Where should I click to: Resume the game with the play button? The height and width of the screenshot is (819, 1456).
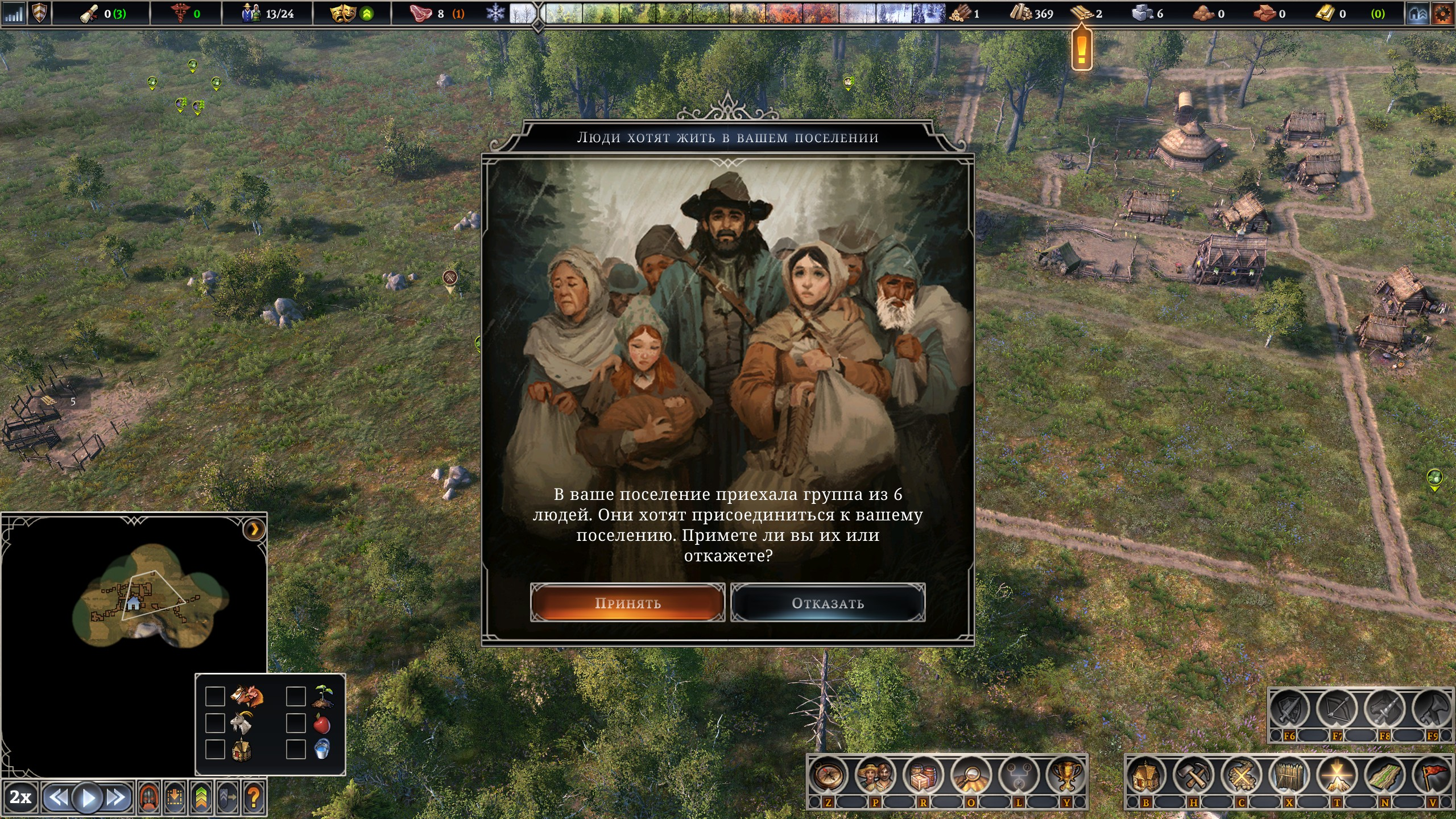88,798
